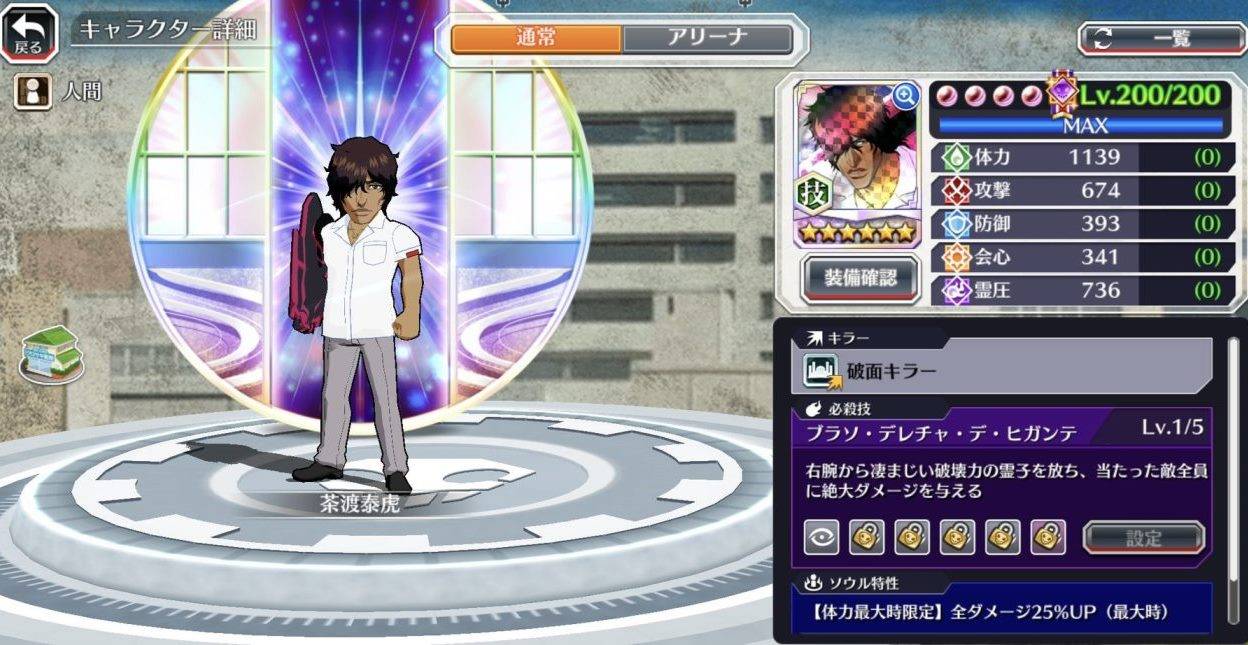The width and height of the screenshot is (1248, 645).
Task: Switch to the アリーナ tab
Action: coord(707,39)
